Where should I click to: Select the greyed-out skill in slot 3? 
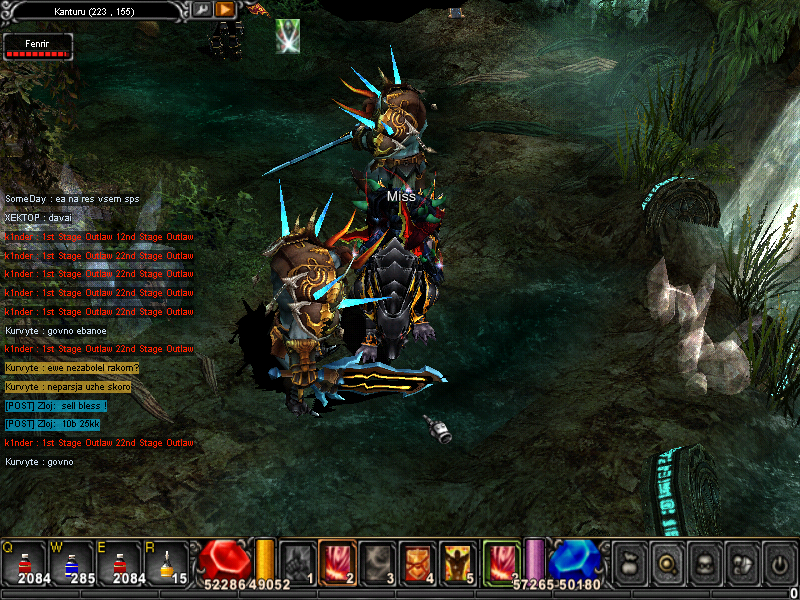pos(377,560)
